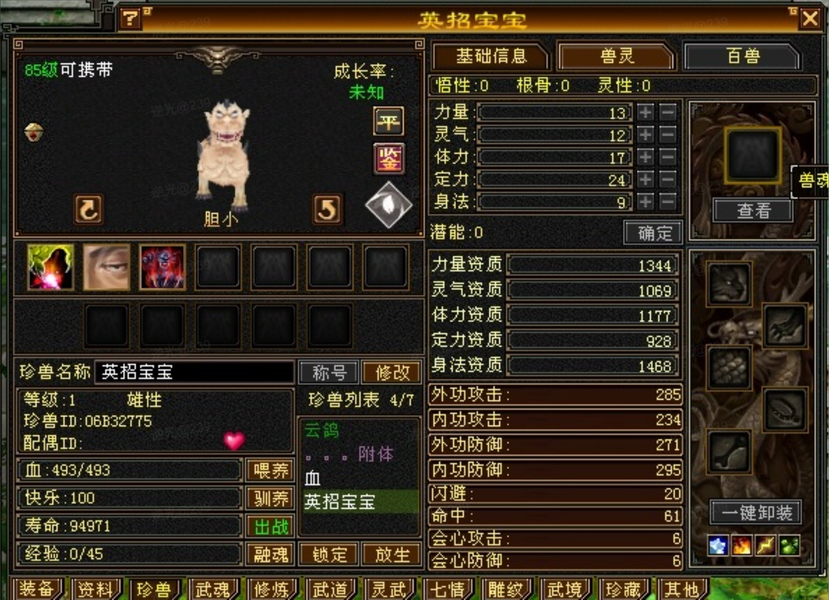This screenshot has height=600, width=829.
Task: Click the 查看 view button
Action: click(x=753, y=210)
